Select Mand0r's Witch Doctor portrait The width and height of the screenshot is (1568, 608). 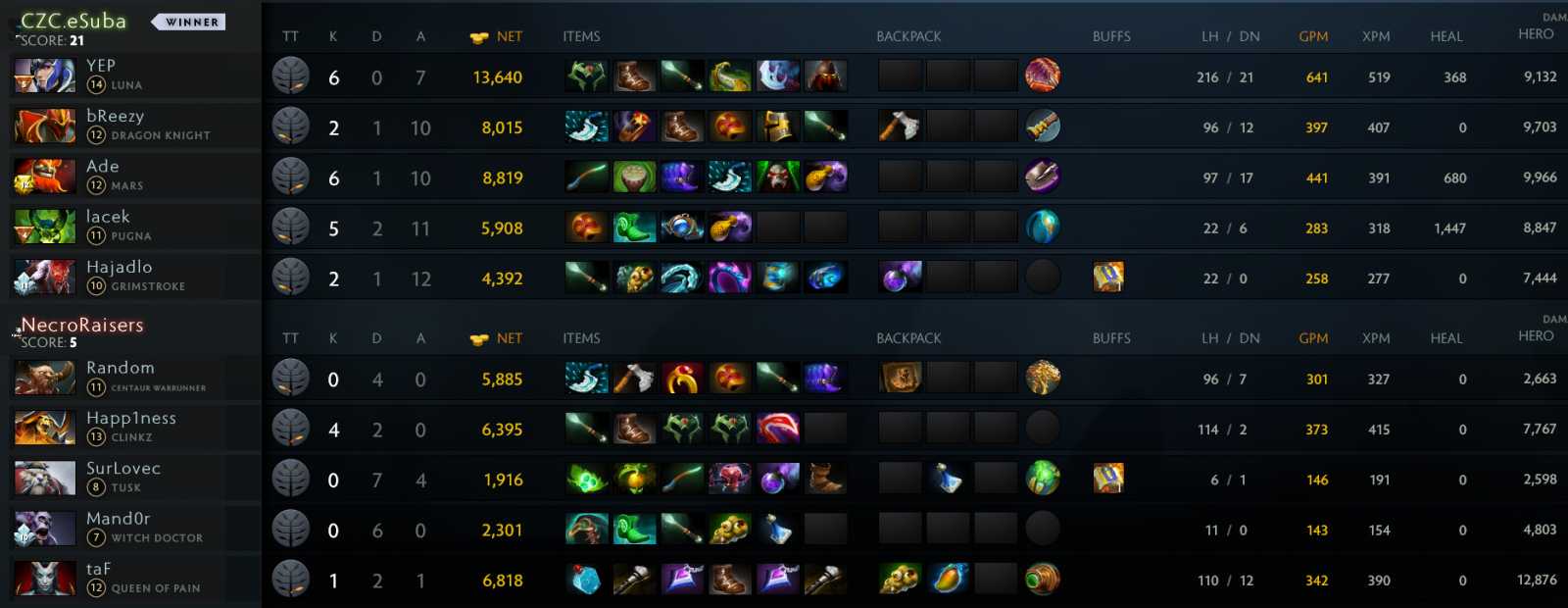coord(44,529)
